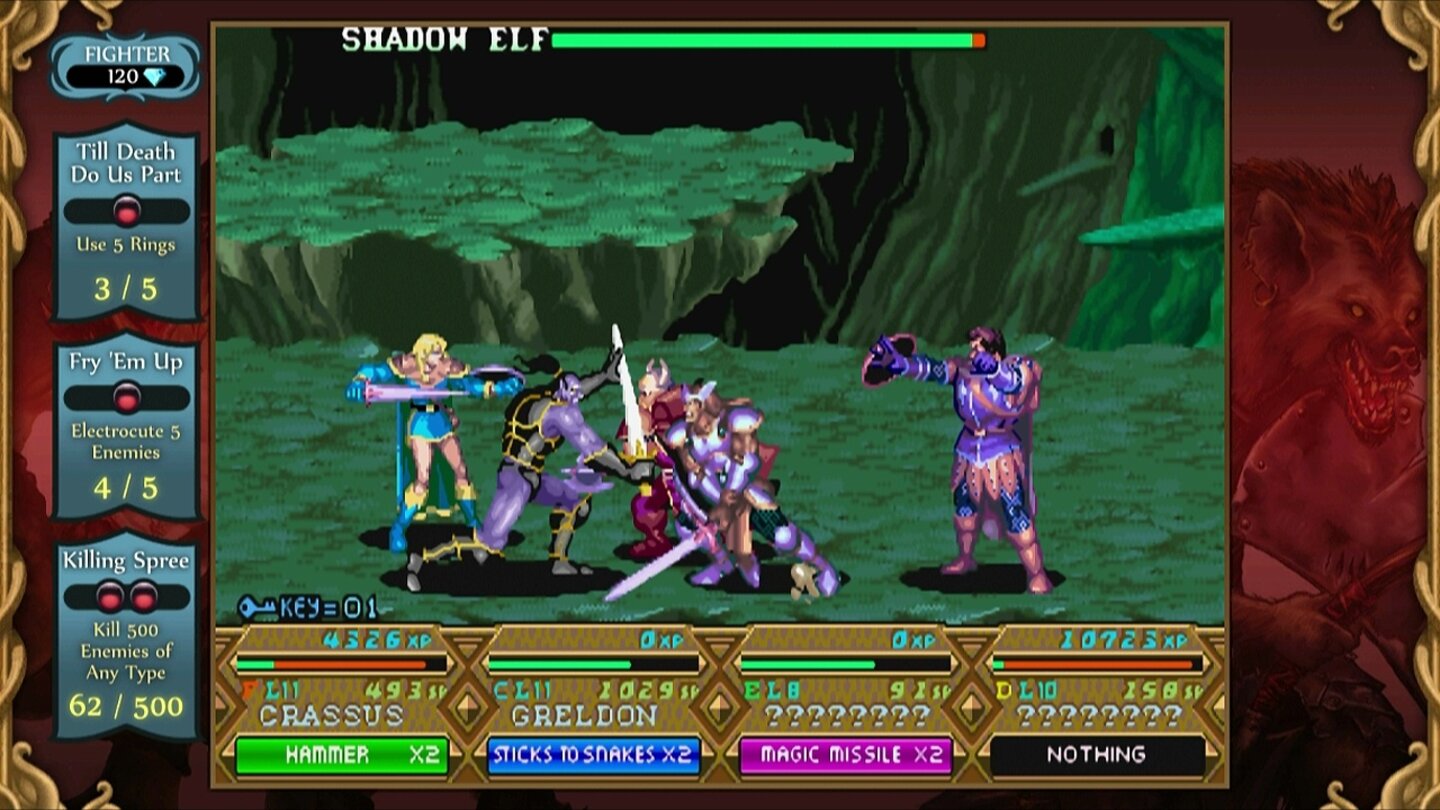Screen dimensions: 1440x810
Task: Click the green HAMMER X2 item button
Action: pos(340,755)
